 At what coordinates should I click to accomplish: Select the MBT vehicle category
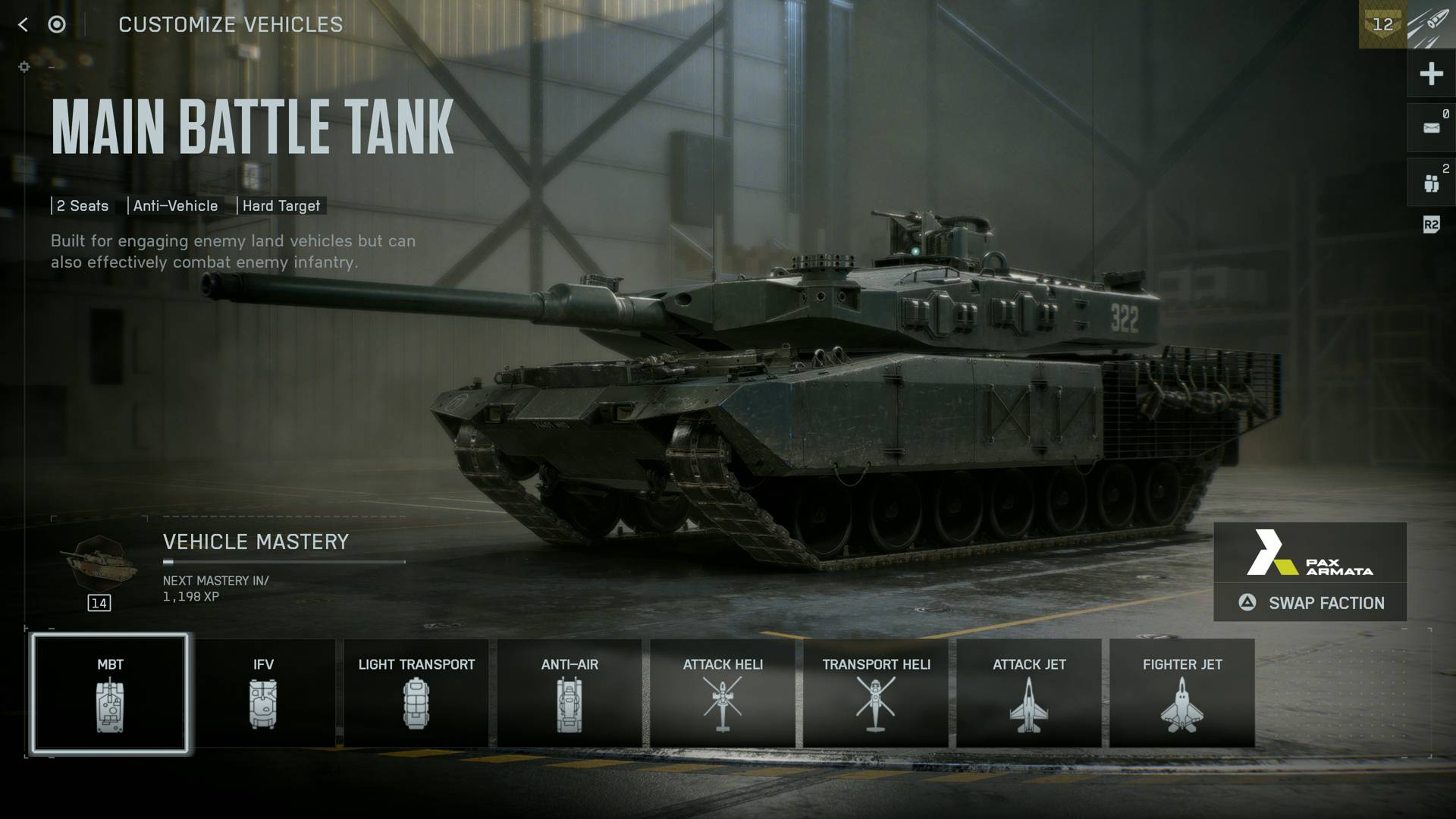(110, 694)
